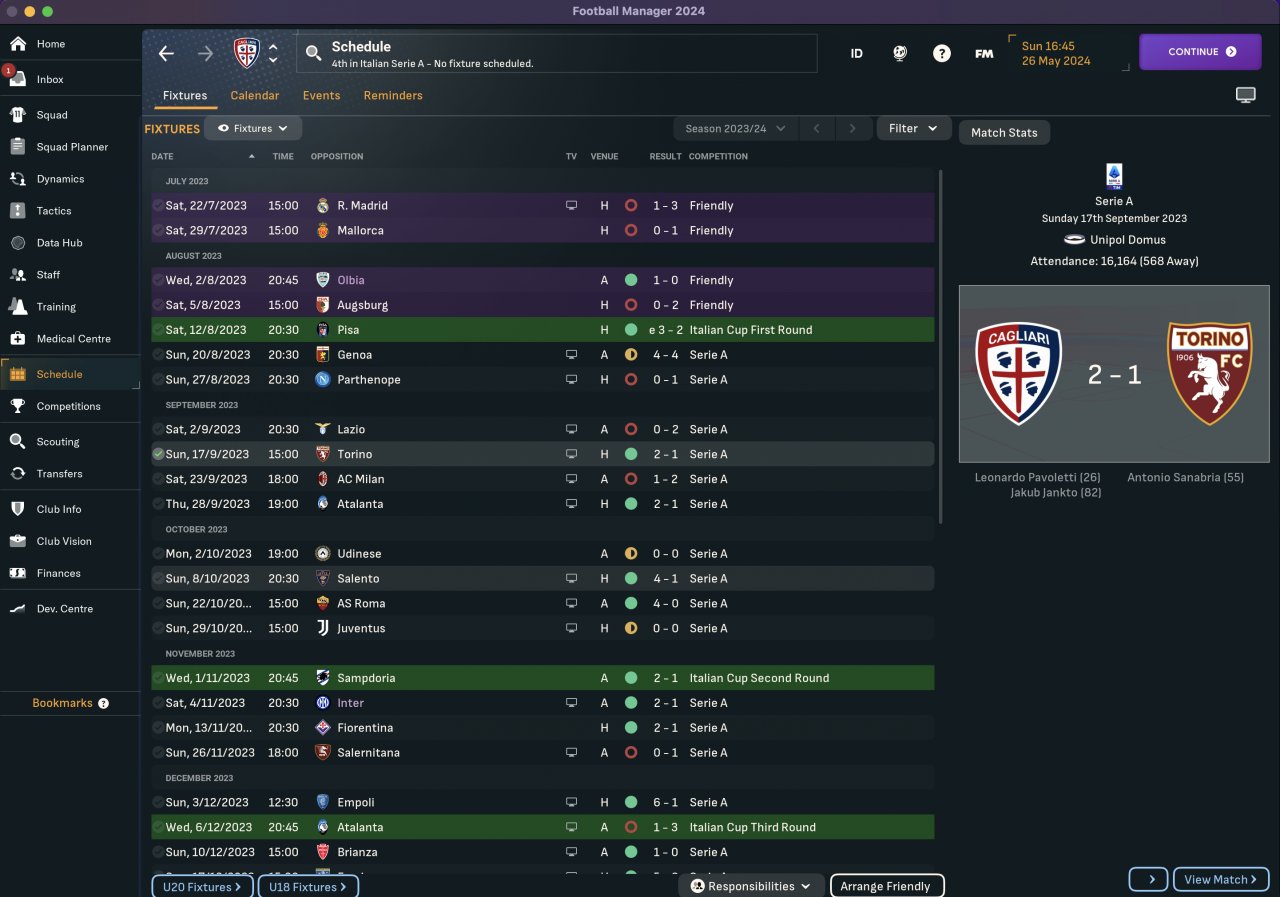Arrange a friendly match
This screenshot has width=1280, height=897.
pyautogui.click(x=885, y=886)
